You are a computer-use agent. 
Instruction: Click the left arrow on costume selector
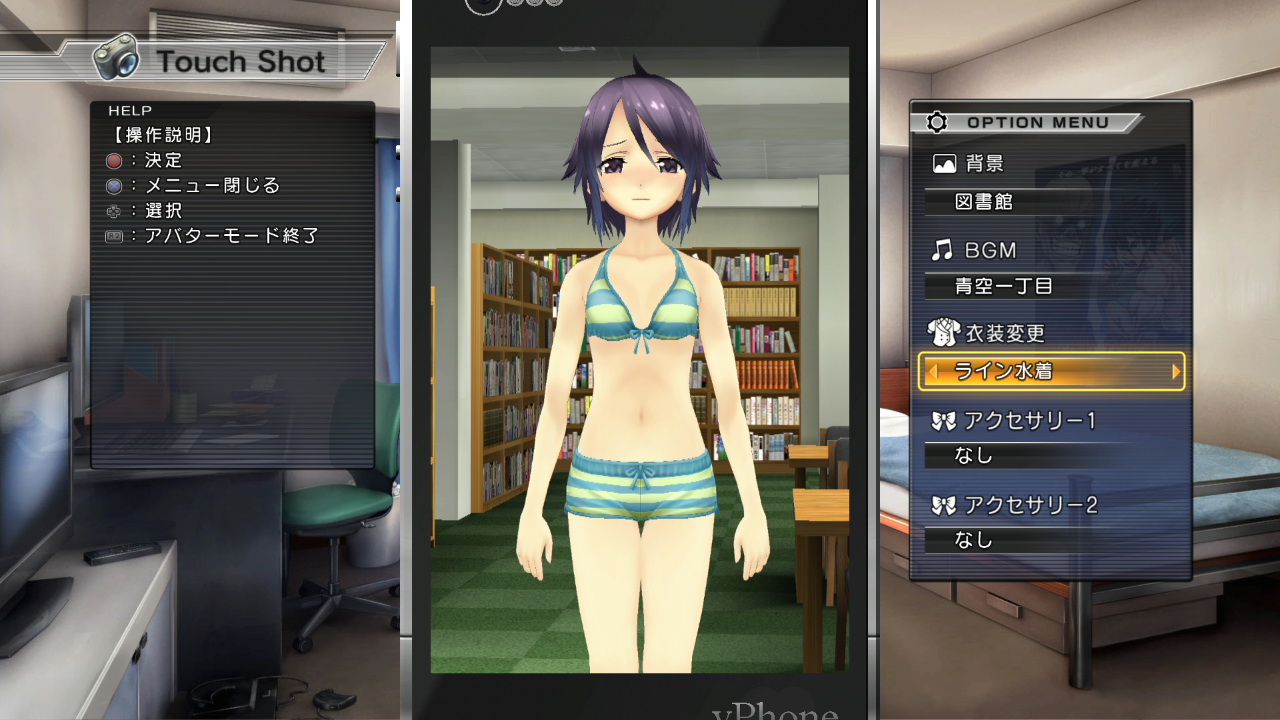[x=932, y=372]
